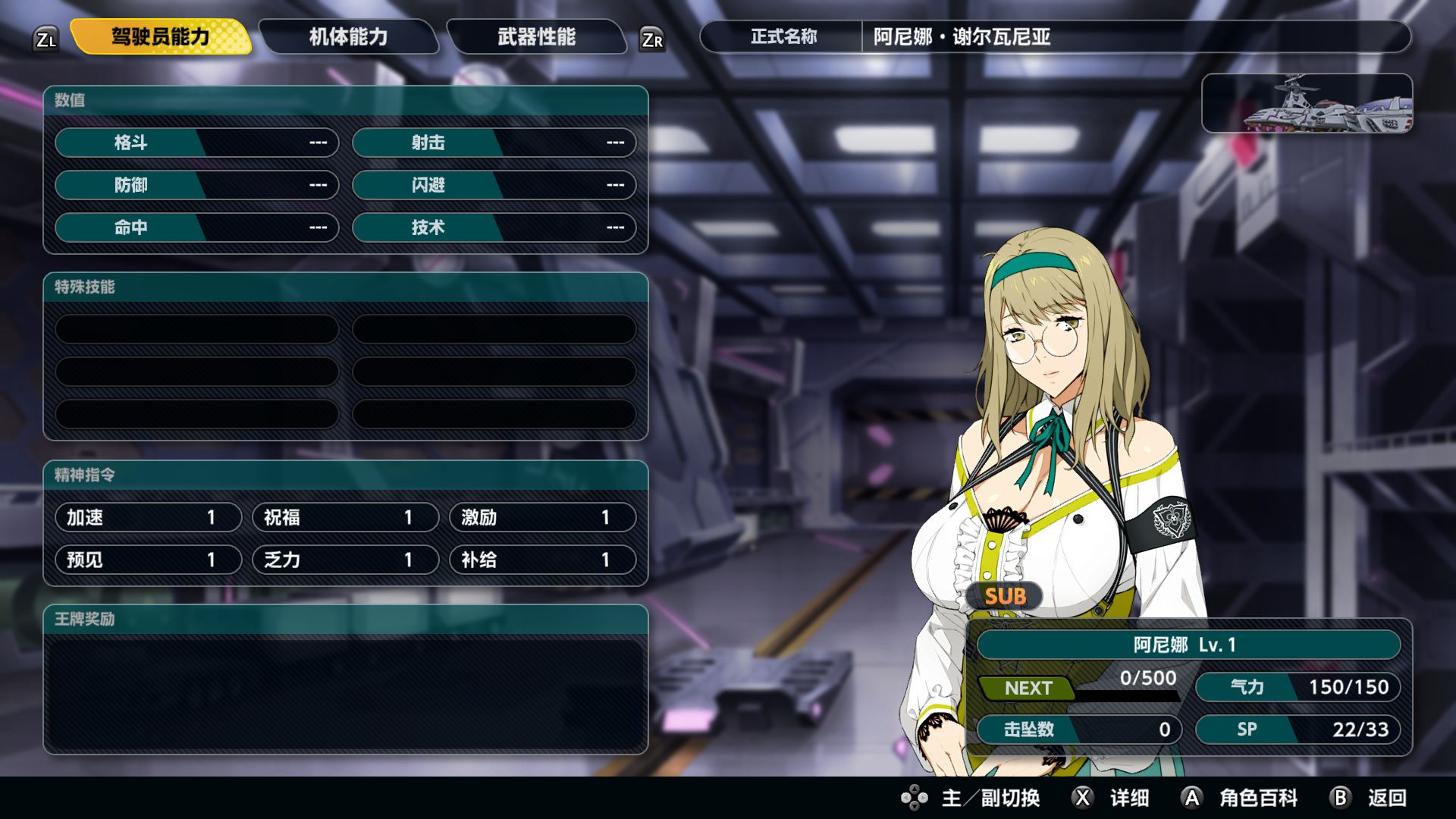
Task: Toggle the 主/副切换 pilot switch
Action: tap(971, 798)
